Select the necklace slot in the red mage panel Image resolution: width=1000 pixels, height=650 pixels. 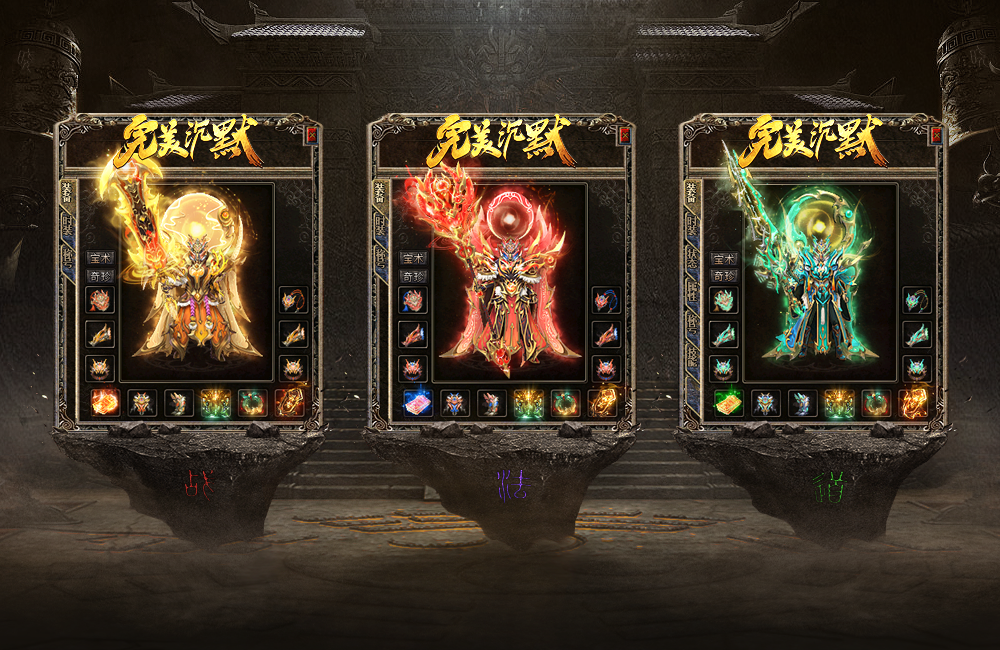pos(604,300)
